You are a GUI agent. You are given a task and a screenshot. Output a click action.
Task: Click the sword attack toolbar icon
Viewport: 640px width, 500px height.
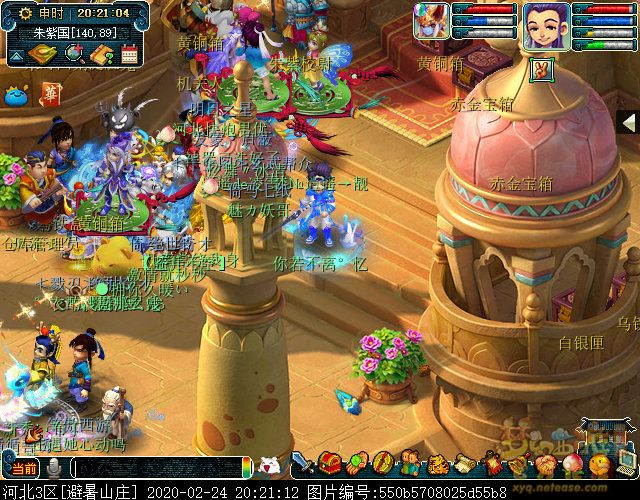tap(303, 464)
